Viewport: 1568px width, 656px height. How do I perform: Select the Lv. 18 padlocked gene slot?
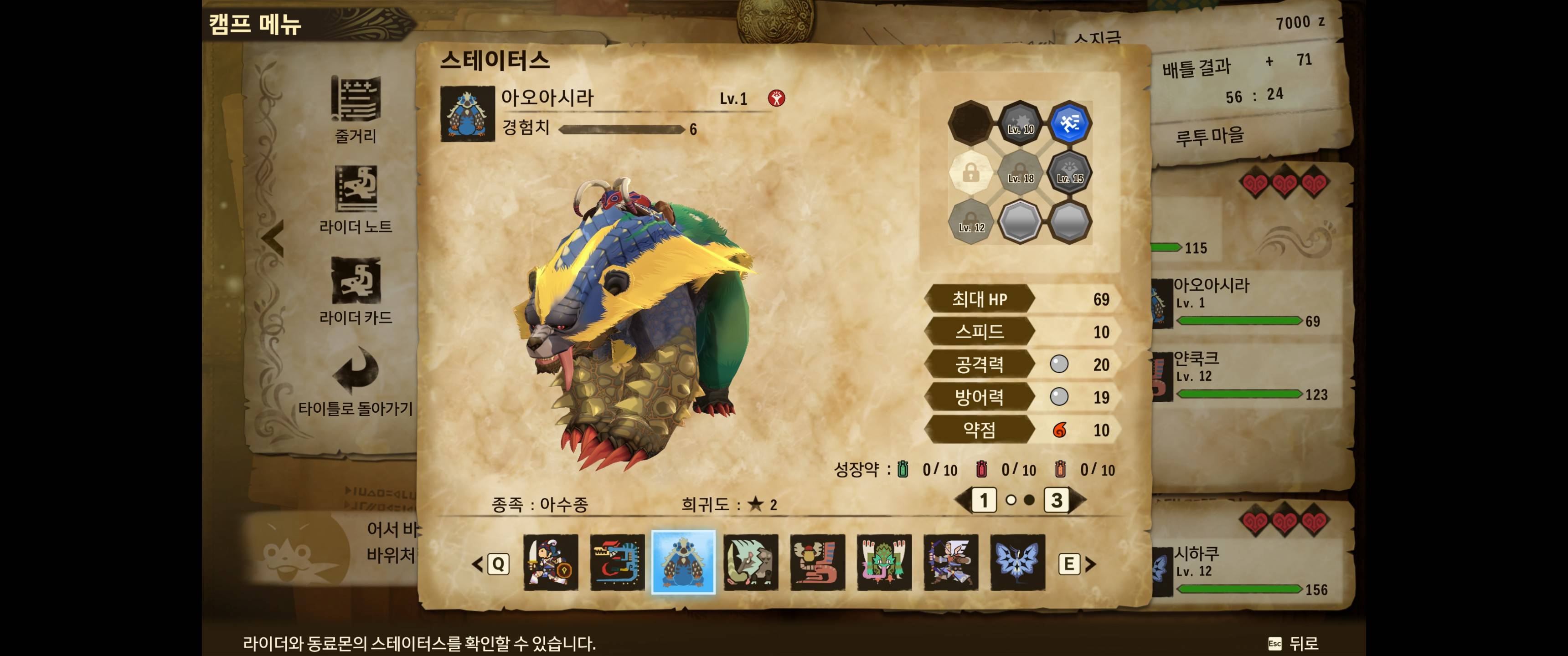1020,172
